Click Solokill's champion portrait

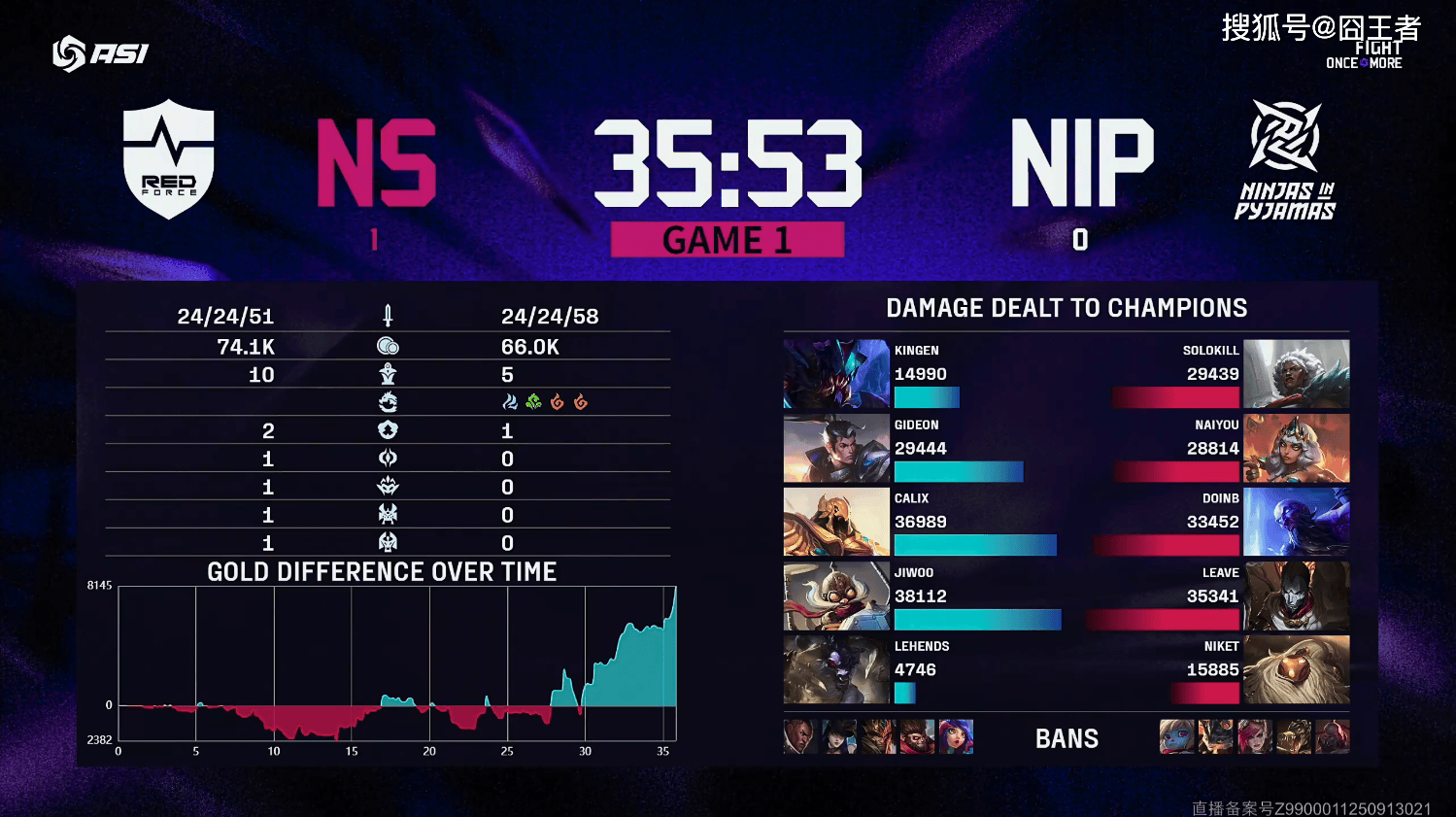pyautogui.click(x=1297, y=374)
